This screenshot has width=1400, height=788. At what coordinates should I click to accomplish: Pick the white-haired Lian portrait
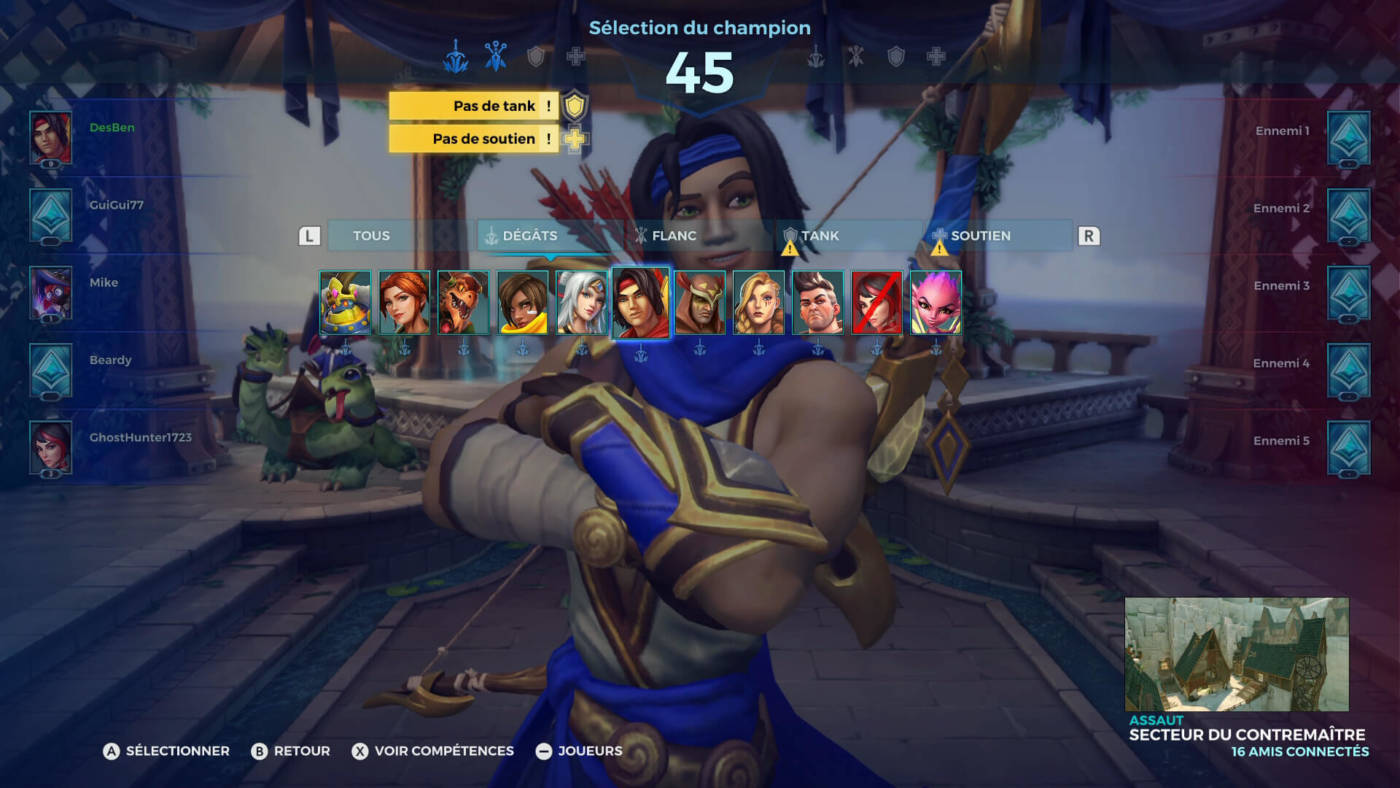tap(581, 302)
